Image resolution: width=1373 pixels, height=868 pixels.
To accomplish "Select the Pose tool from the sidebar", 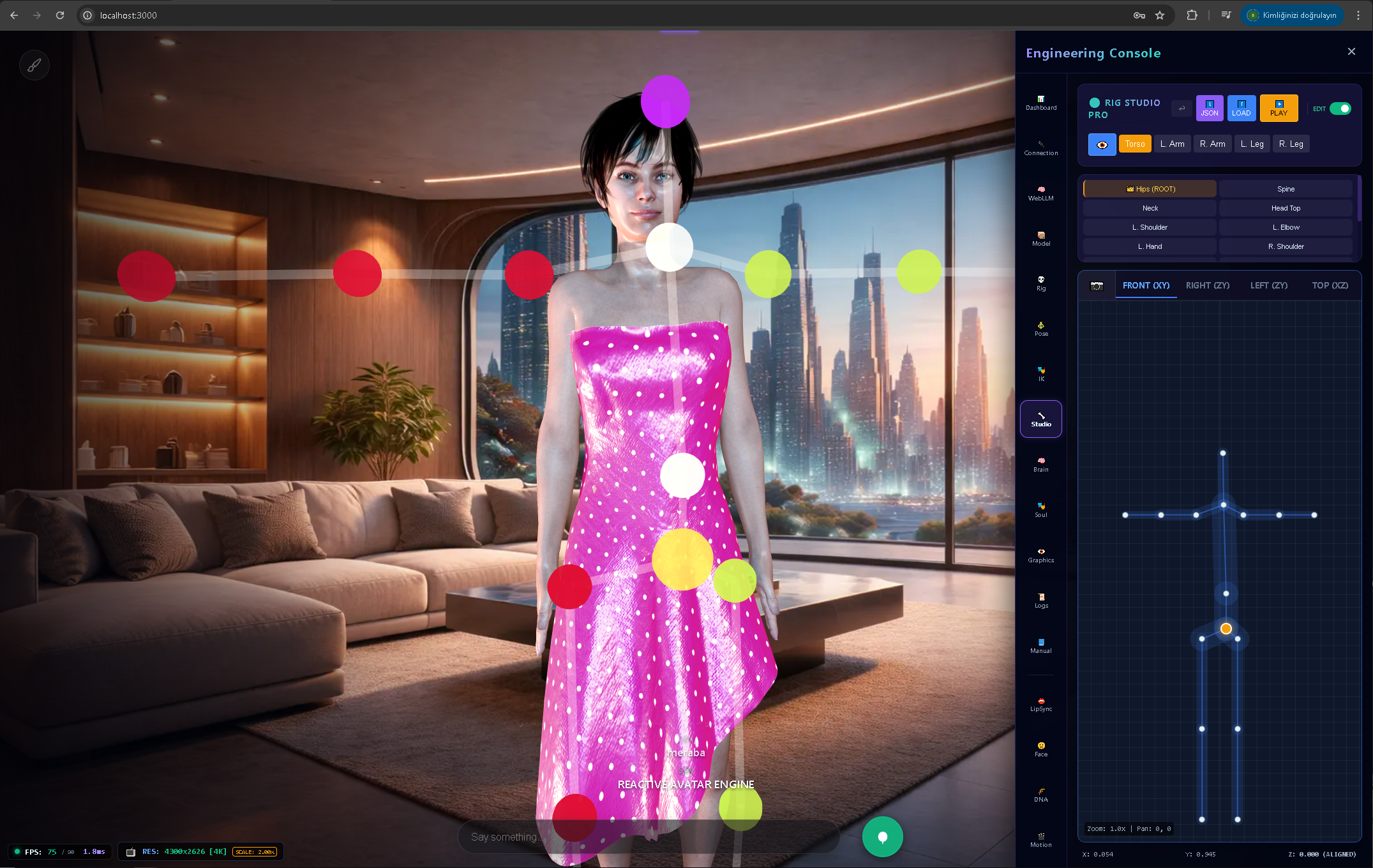I will point(1041,328).
